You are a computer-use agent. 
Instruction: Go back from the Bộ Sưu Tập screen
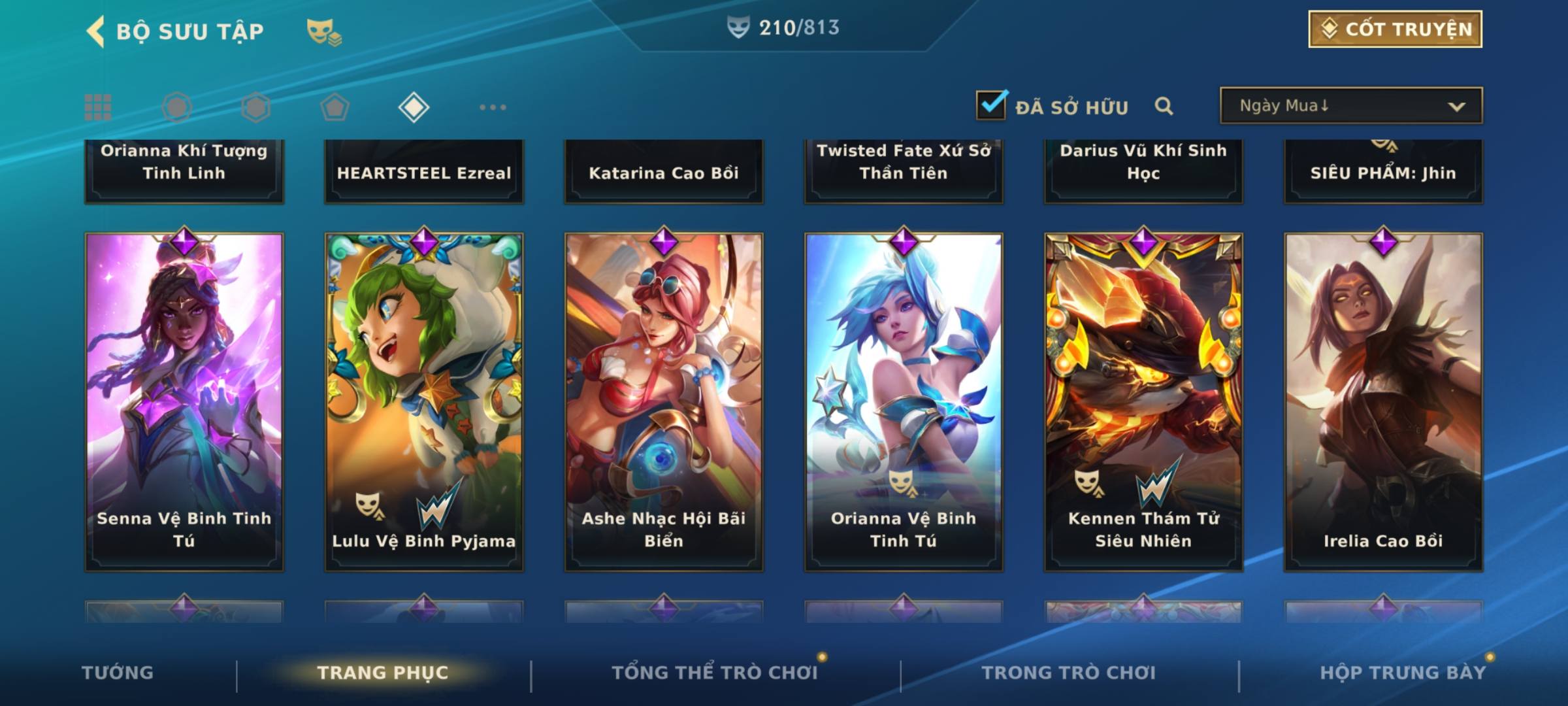96,31
